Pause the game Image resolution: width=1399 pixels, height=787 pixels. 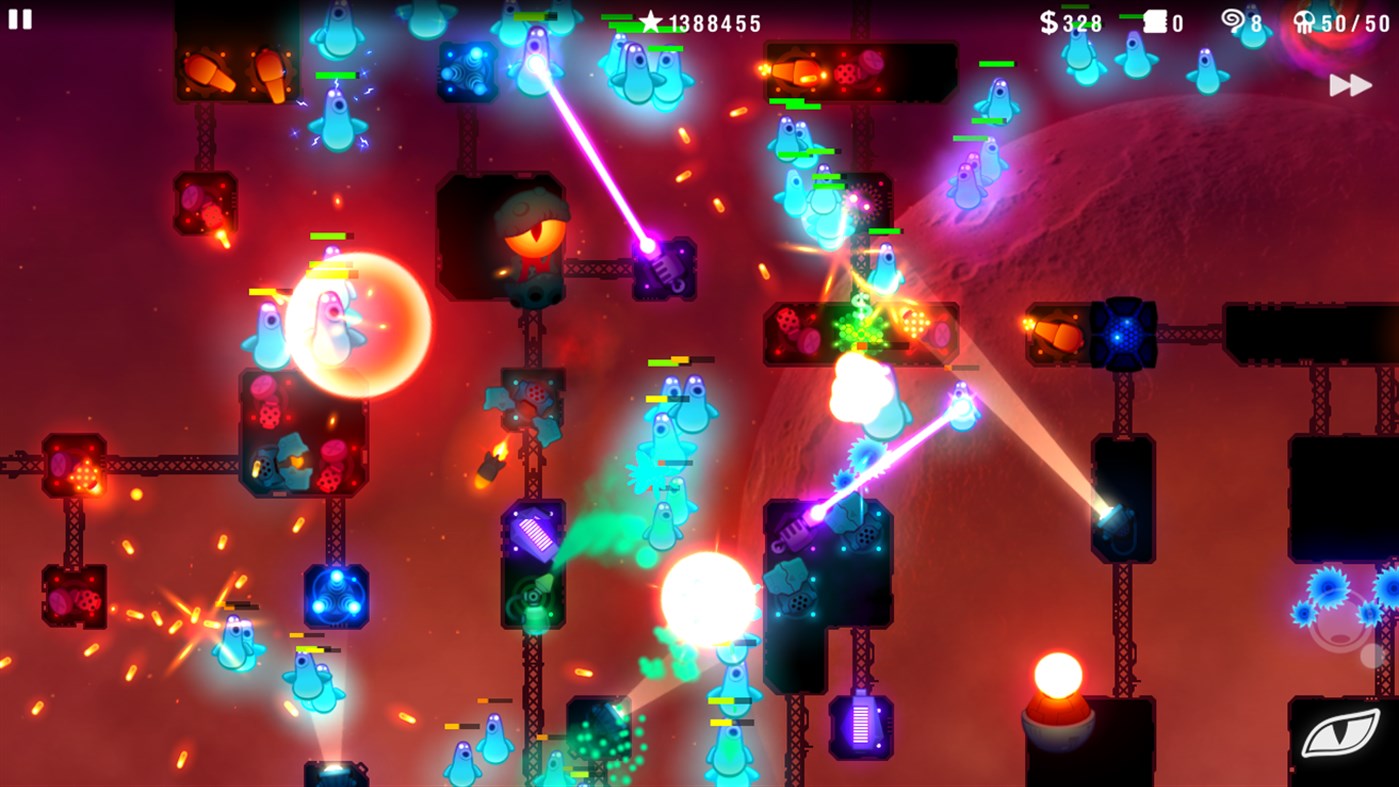click(x=21, y=19)
